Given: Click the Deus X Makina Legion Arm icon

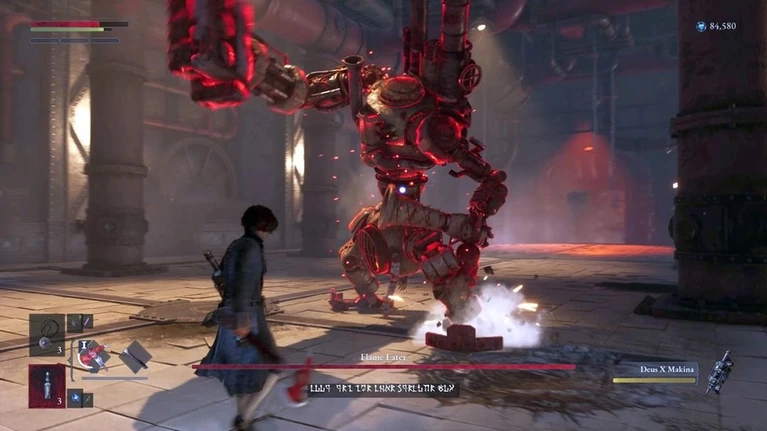Looking at the screenshot, I should pyautogui.click(x=718, y=371).
